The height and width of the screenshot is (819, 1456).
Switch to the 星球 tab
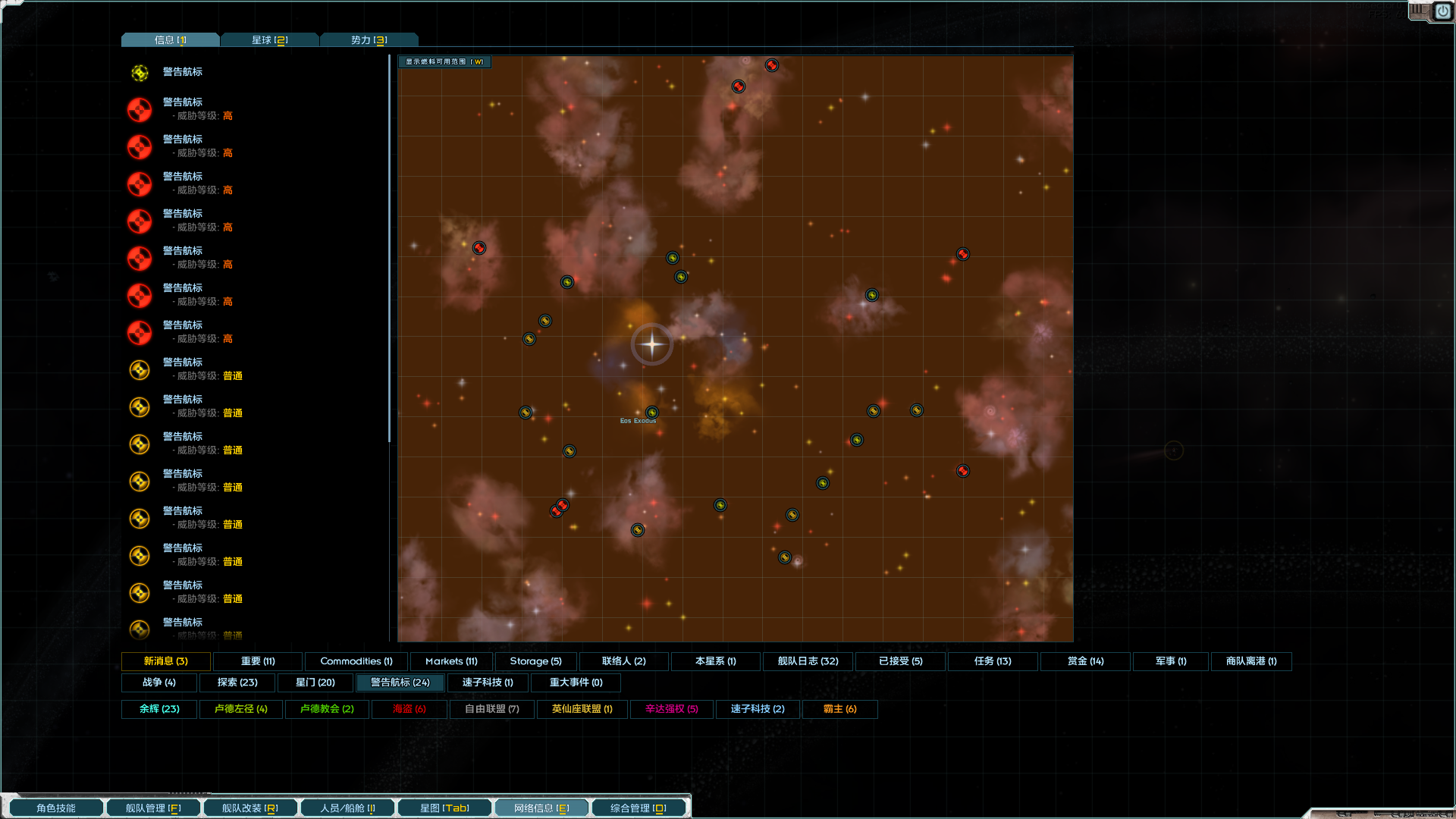coord(269,39)
